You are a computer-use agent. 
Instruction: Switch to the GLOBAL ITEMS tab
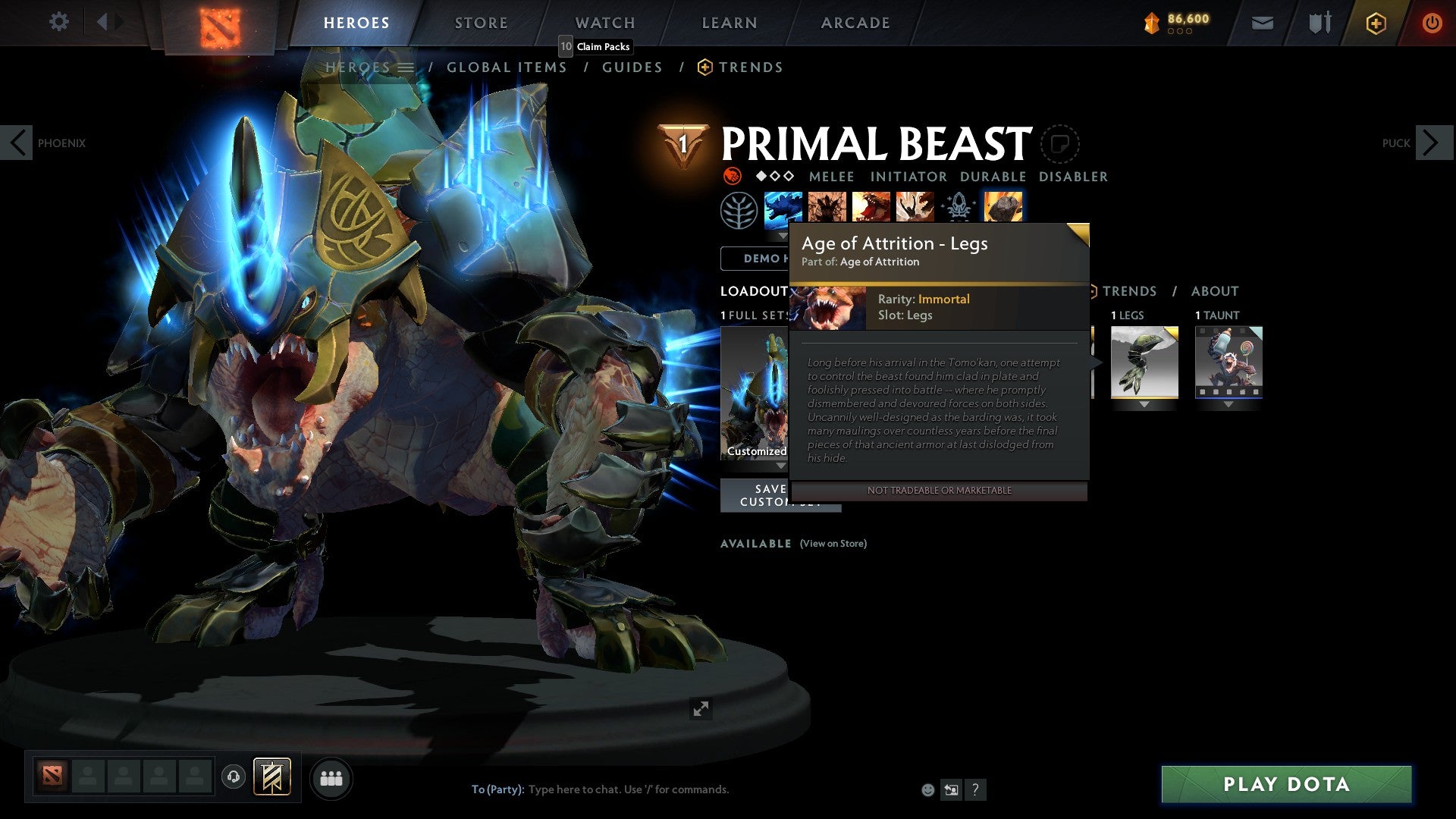click(507, 67)
